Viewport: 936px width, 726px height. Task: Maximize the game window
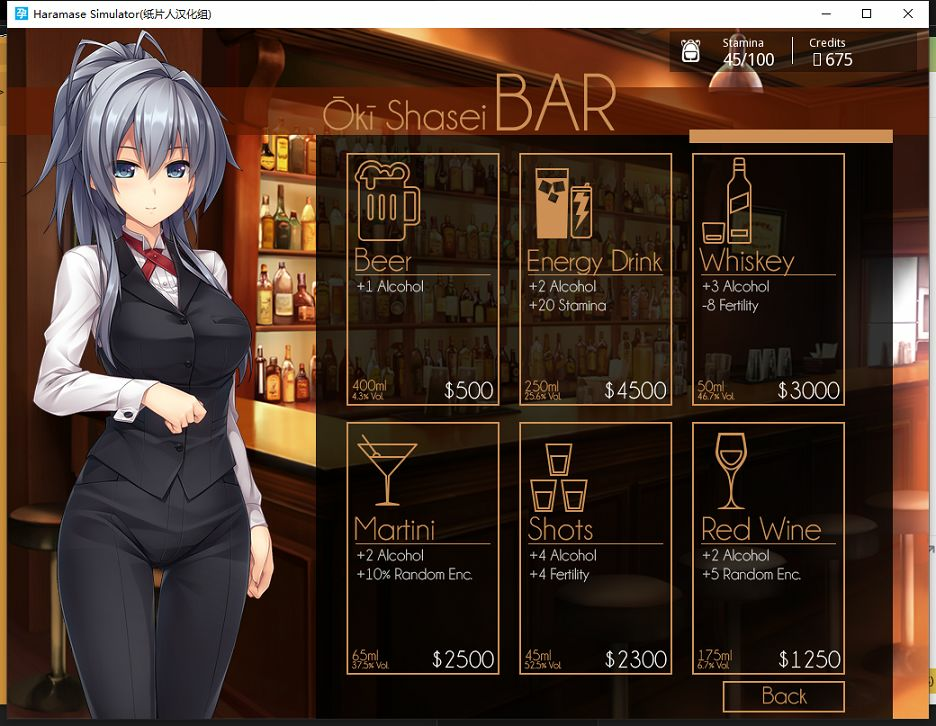[x=867, y=14]
